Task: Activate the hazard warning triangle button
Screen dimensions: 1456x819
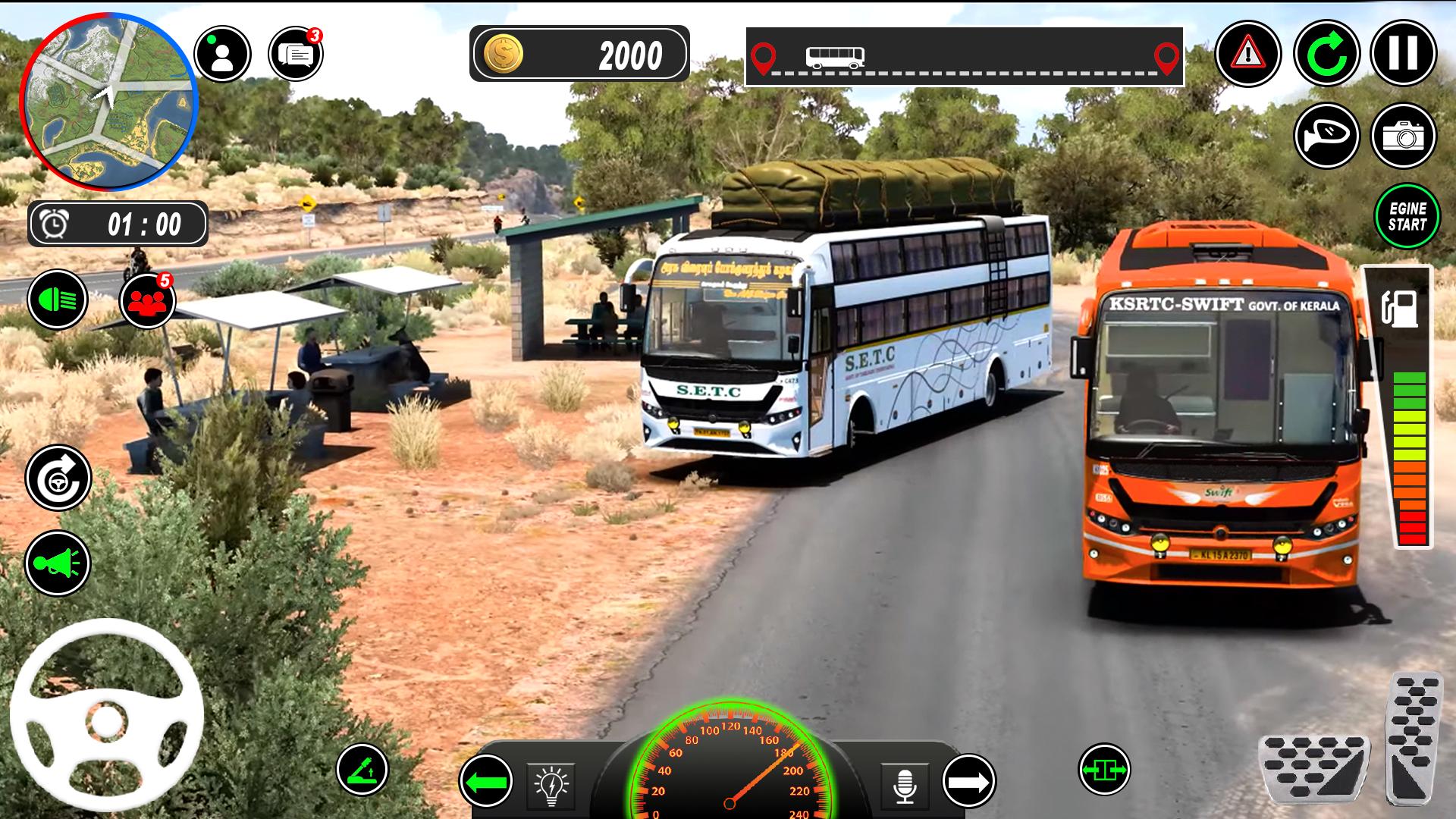Action: point(1247,54)
